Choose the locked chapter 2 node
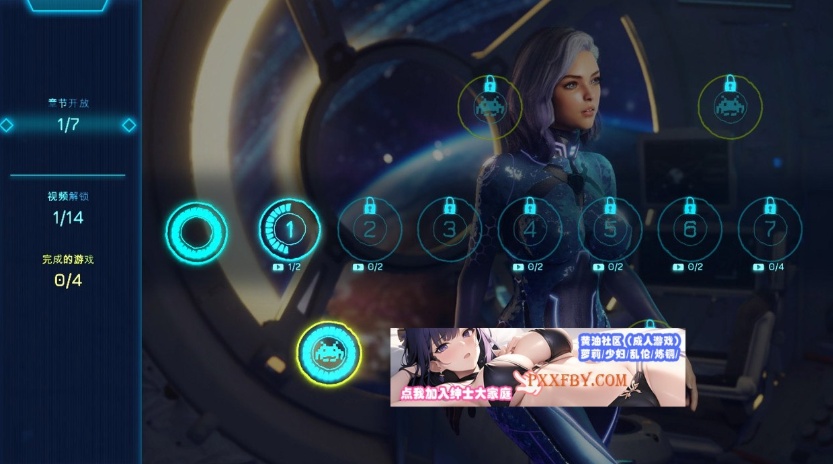 point(369,230)
